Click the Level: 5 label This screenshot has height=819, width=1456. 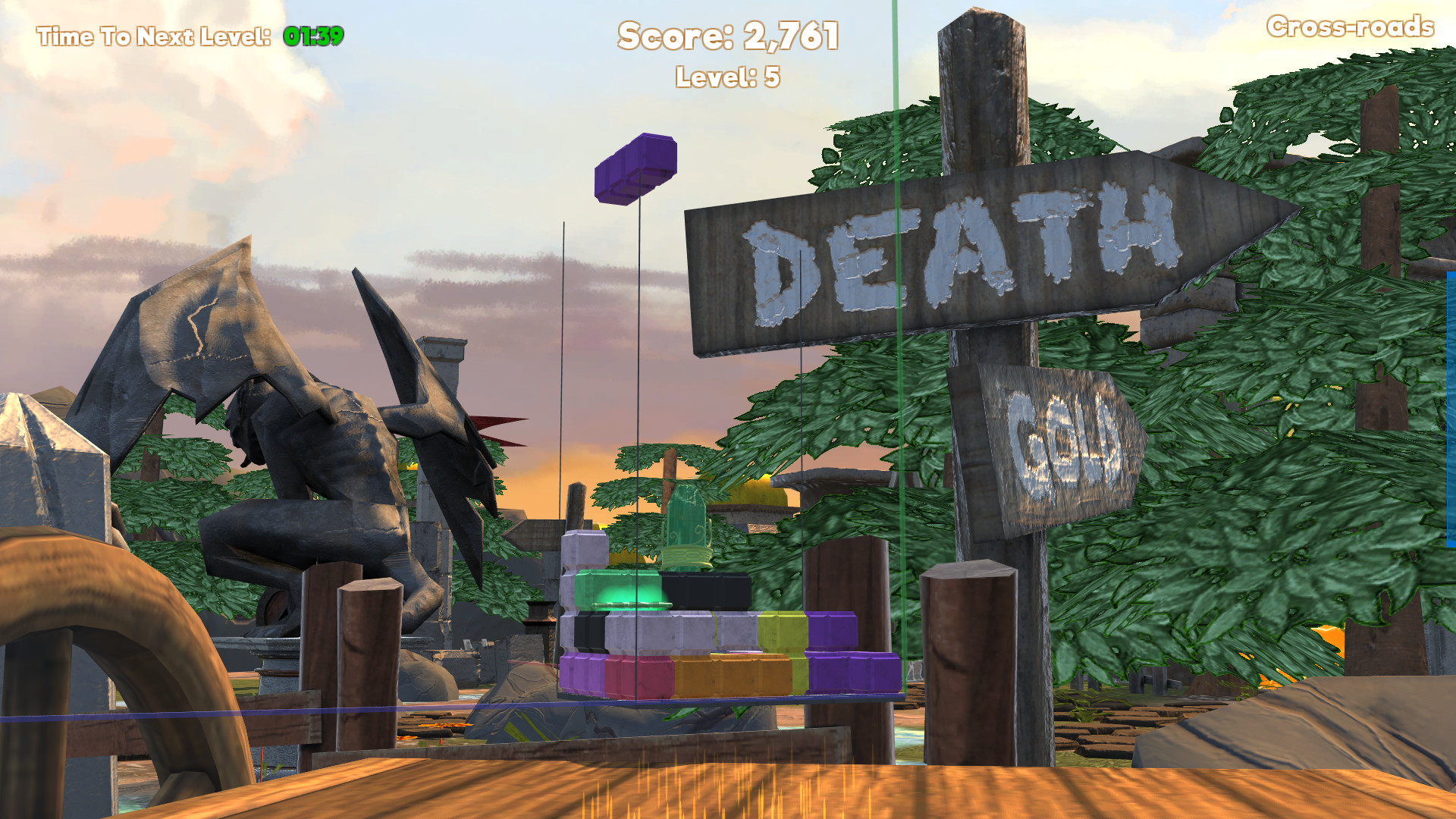point(726,74)
